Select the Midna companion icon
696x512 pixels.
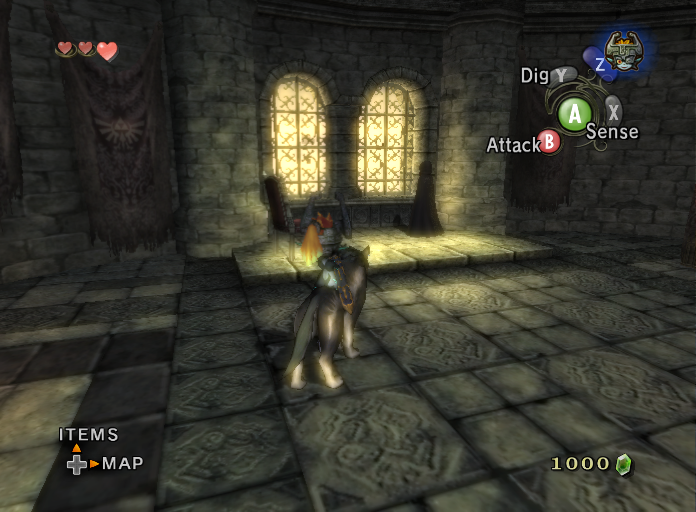624,50
